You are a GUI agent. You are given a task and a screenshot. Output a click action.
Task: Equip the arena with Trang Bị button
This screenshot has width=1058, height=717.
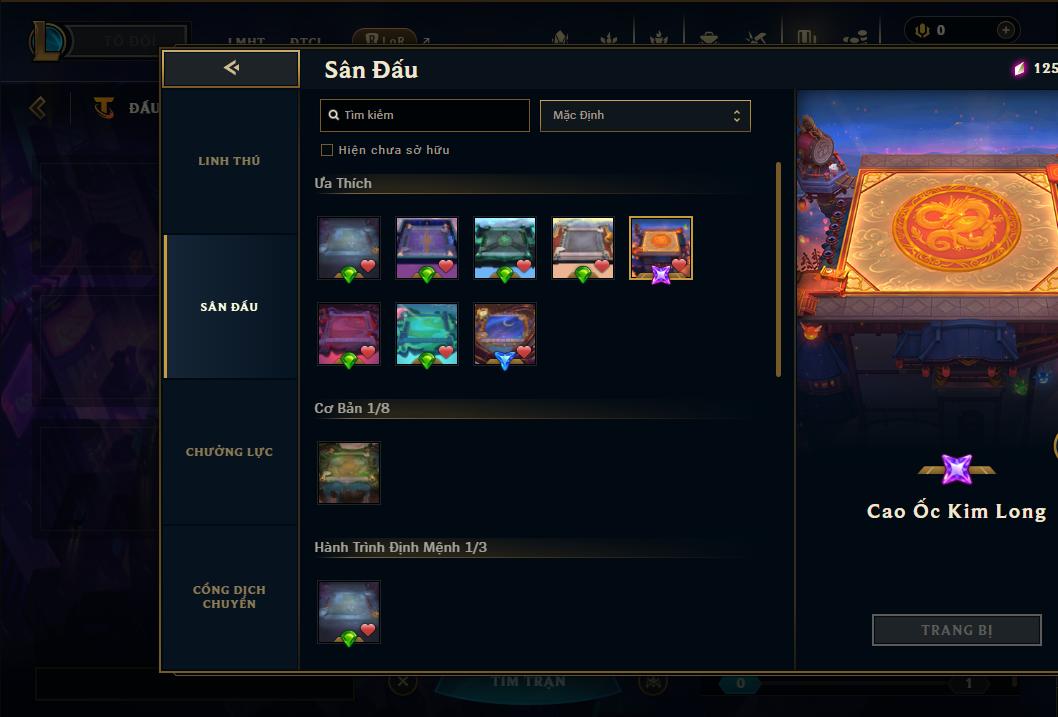coord(957,630)
